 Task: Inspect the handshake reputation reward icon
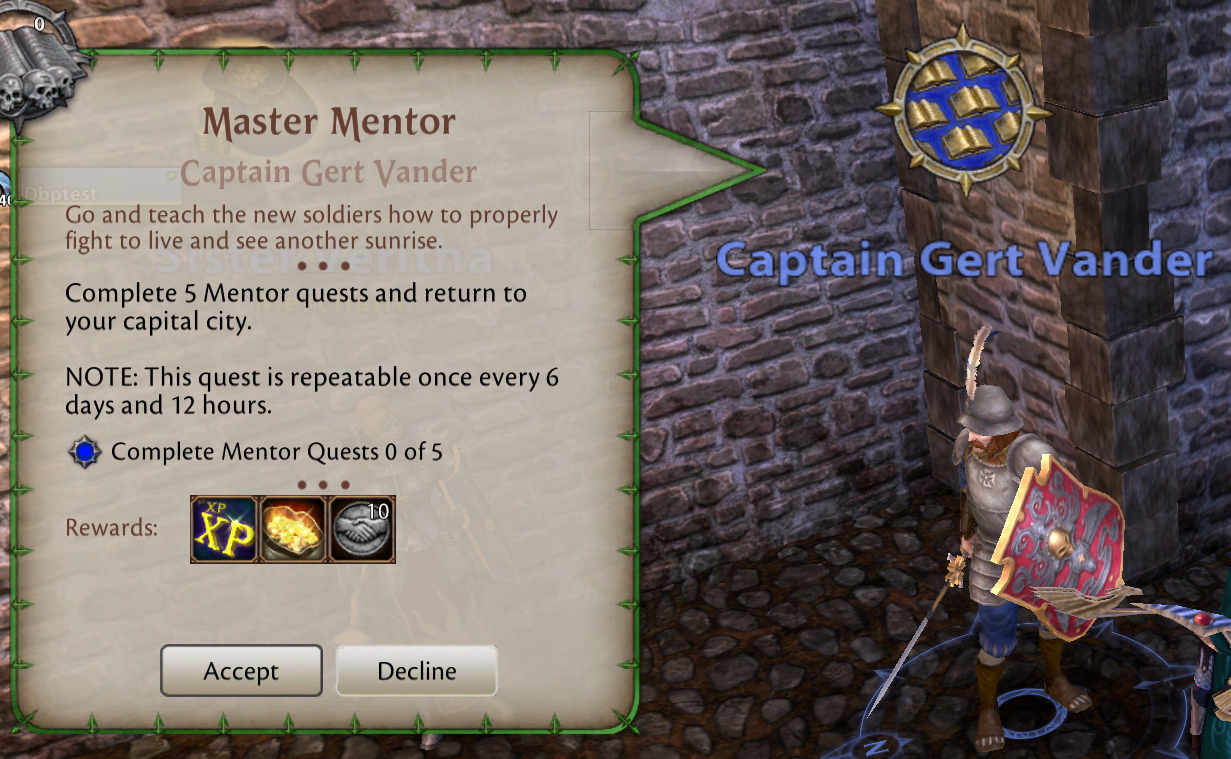[362, 529]
